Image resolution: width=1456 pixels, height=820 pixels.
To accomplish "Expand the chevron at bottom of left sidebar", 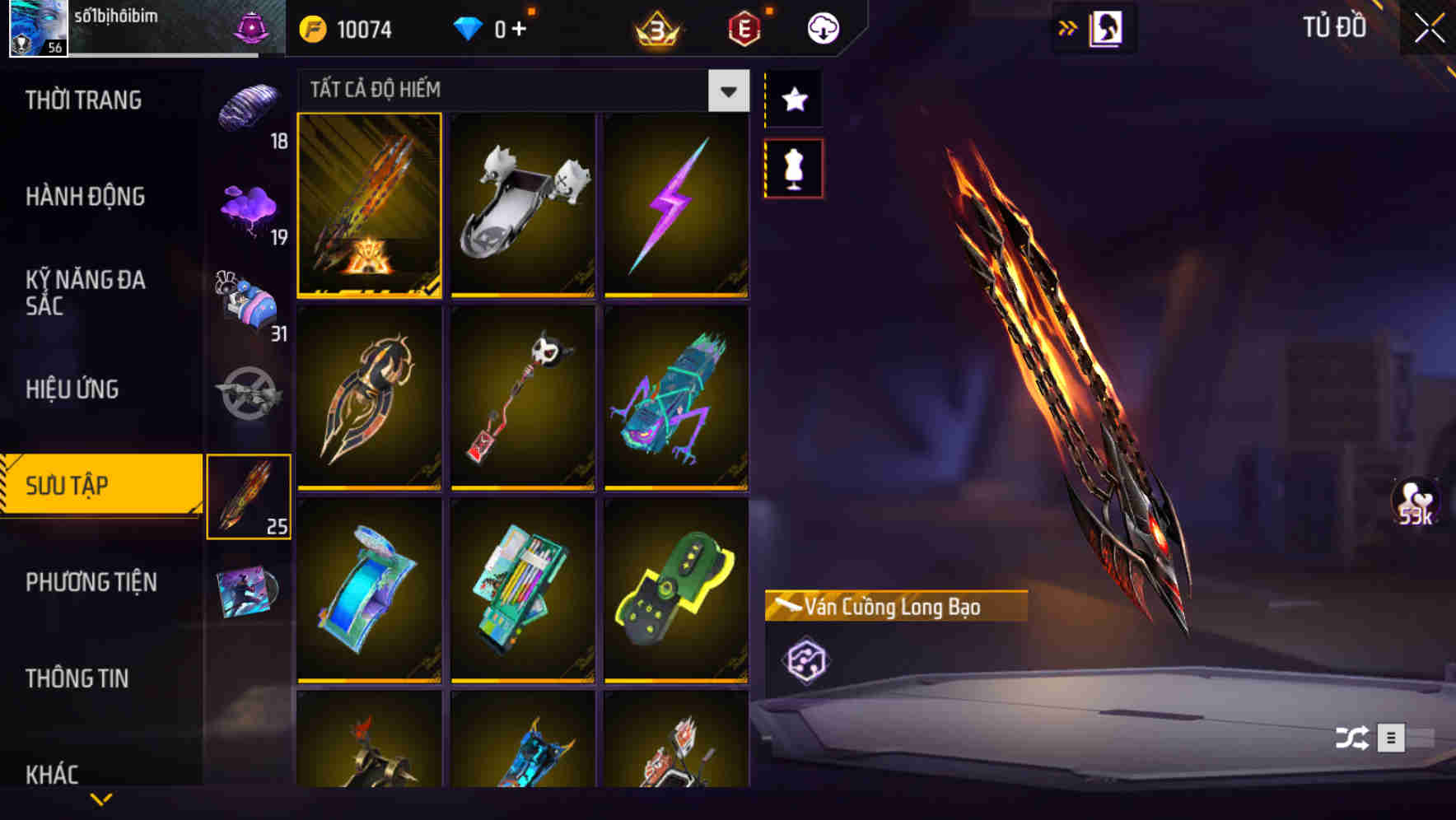I will (x=100, y=797).
